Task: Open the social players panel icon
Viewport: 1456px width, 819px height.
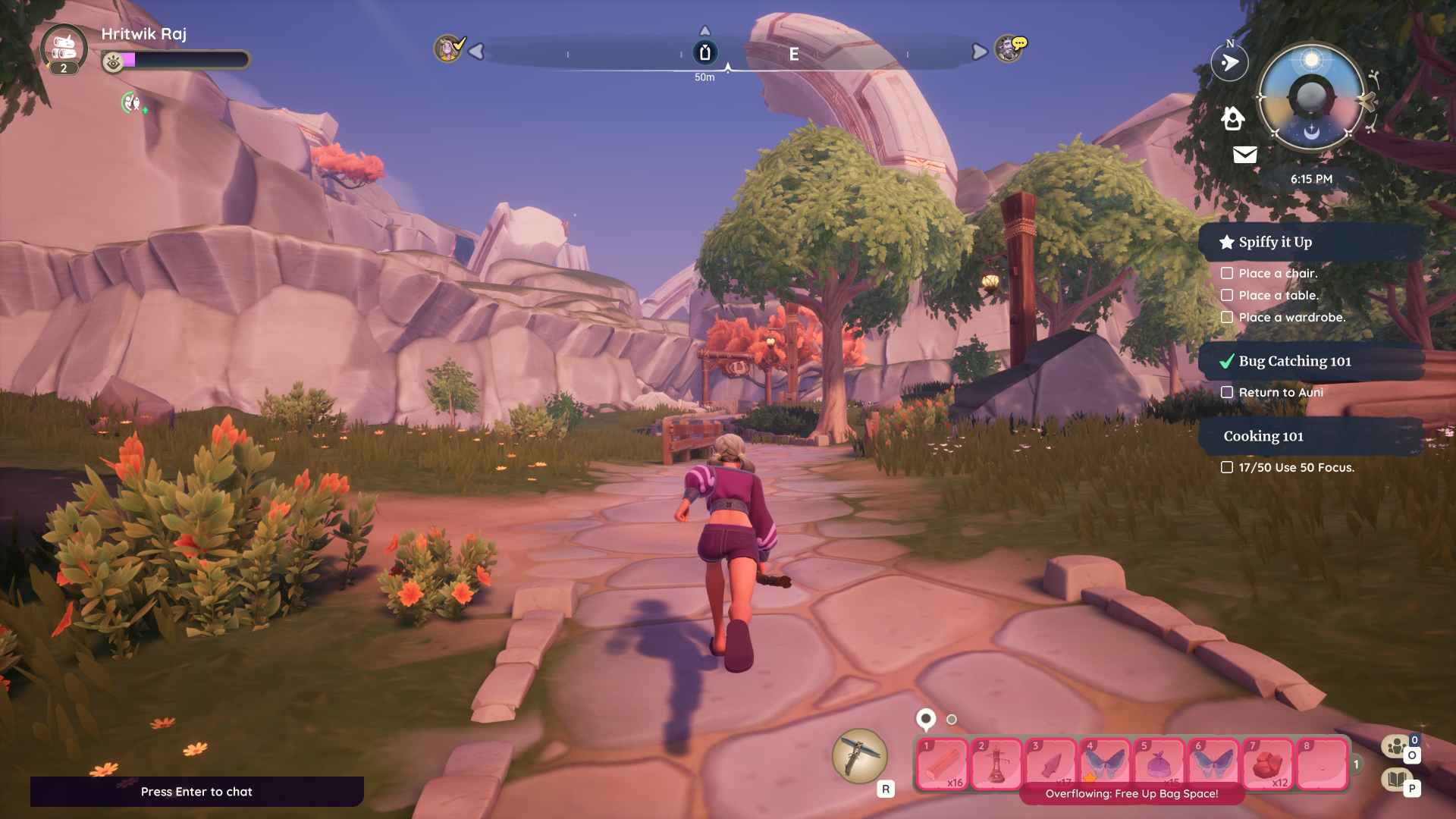Action: (x=1396, y=747)
